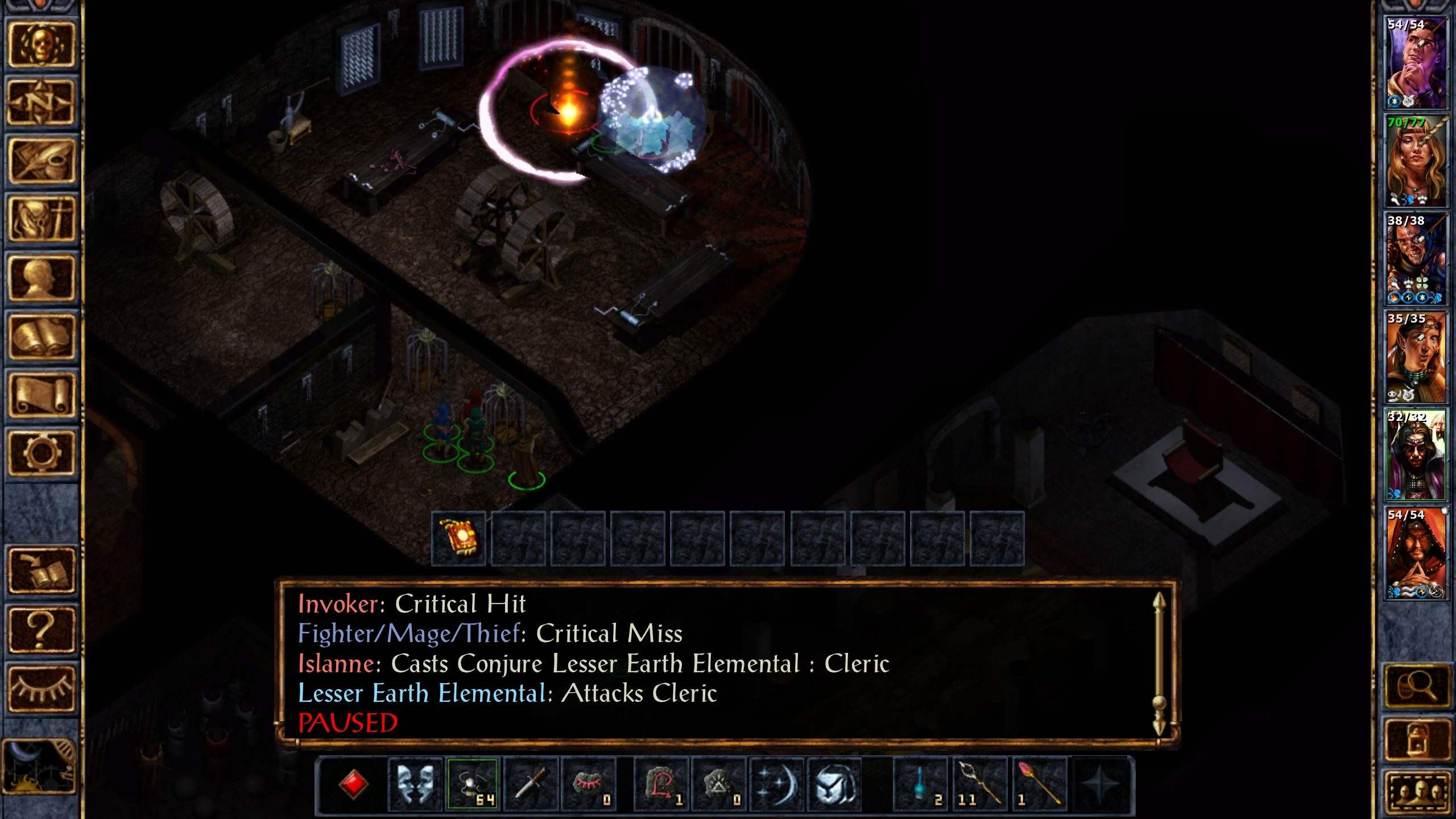Select the elf portrait with 35/35 health

[x=1416, y=357]
